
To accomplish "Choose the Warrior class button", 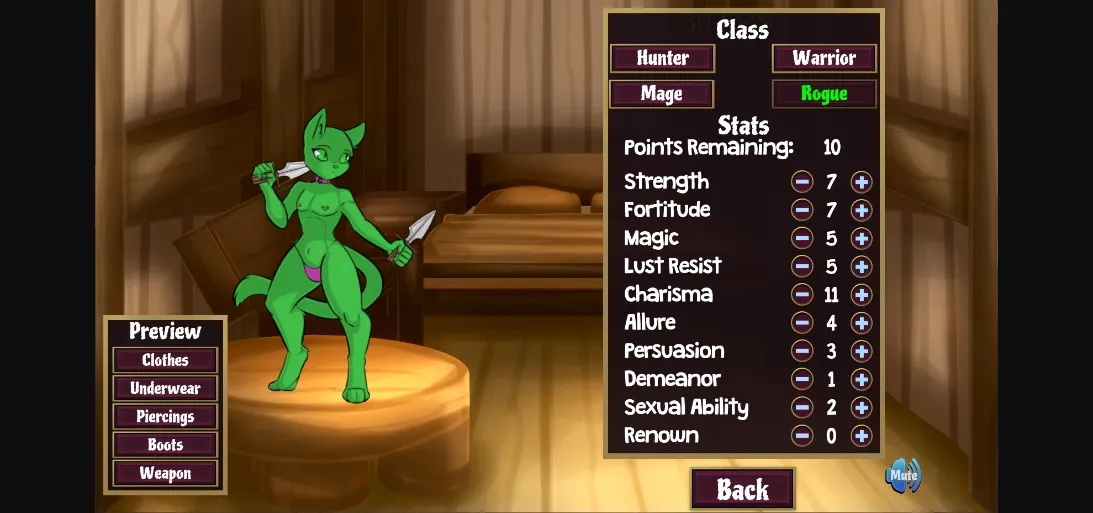I will click(824, 58).
